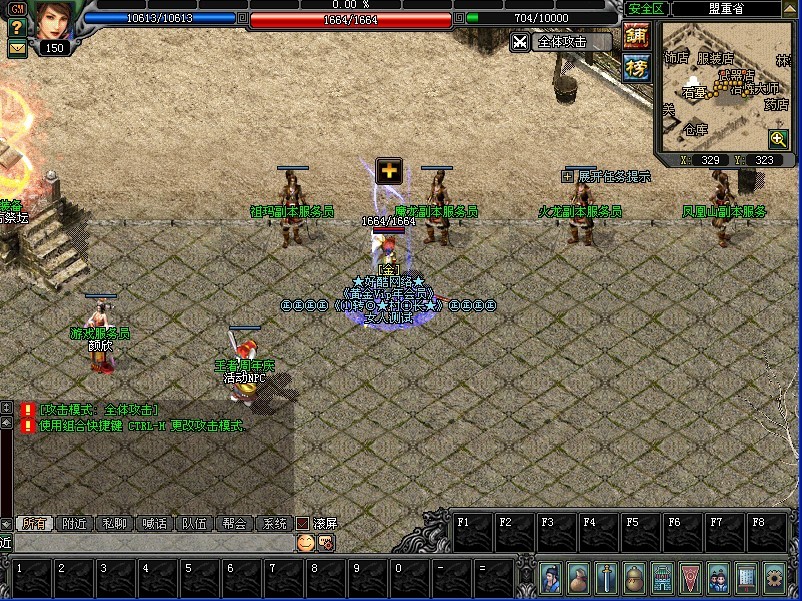
Task: Click the chat input field
Action: tap(150, 543)
